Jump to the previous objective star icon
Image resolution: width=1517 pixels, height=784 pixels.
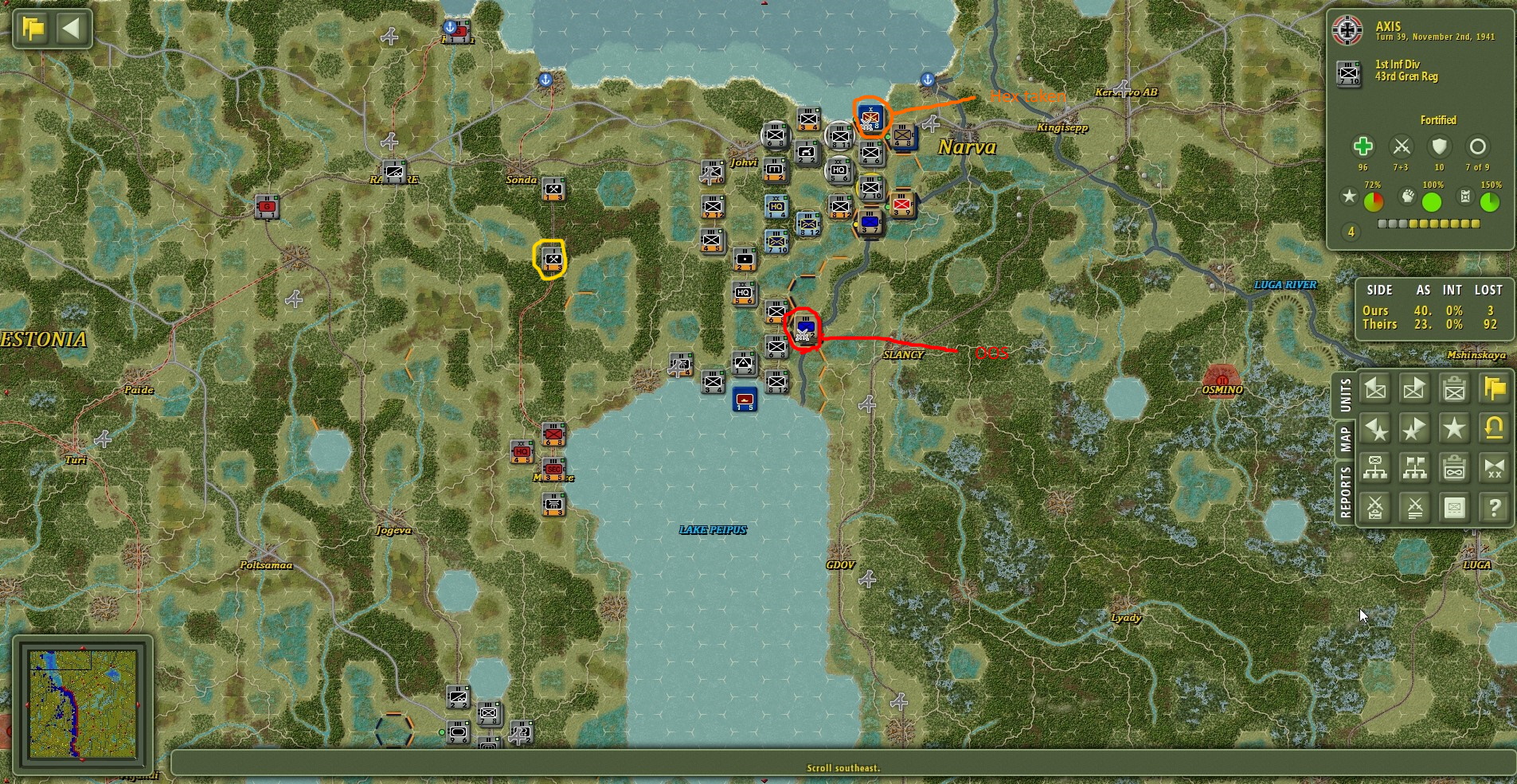[1376, 429]
